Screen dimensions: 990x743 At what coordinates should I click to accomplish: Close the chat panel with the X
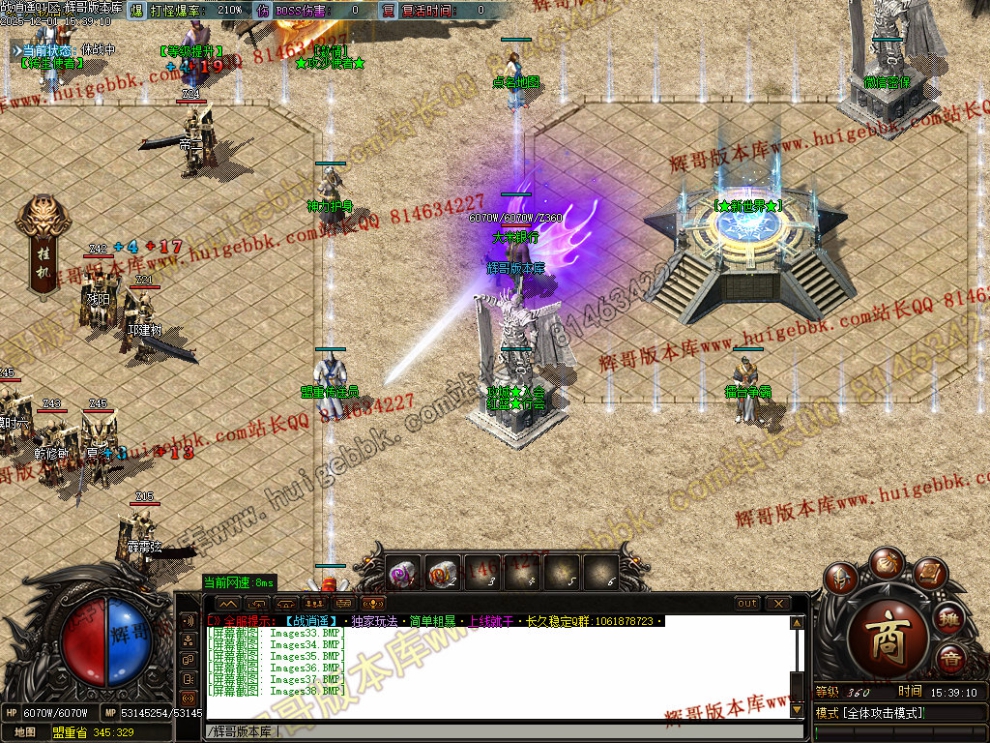pos(777,604)
